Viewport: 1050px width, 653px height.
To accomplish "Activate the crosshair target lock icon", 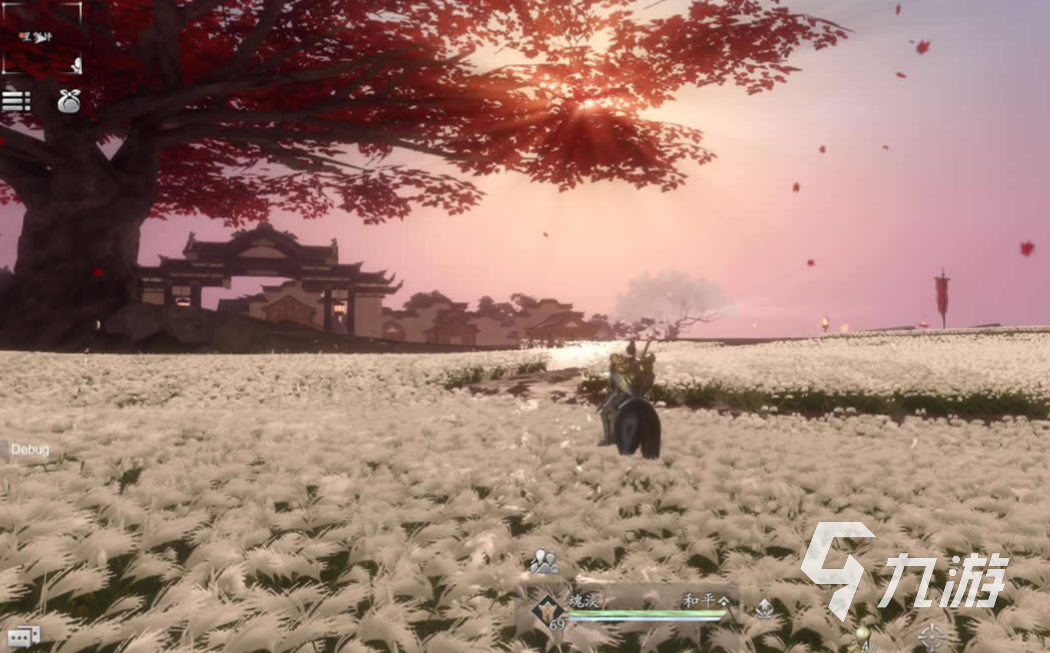I will tap(931, 636).
